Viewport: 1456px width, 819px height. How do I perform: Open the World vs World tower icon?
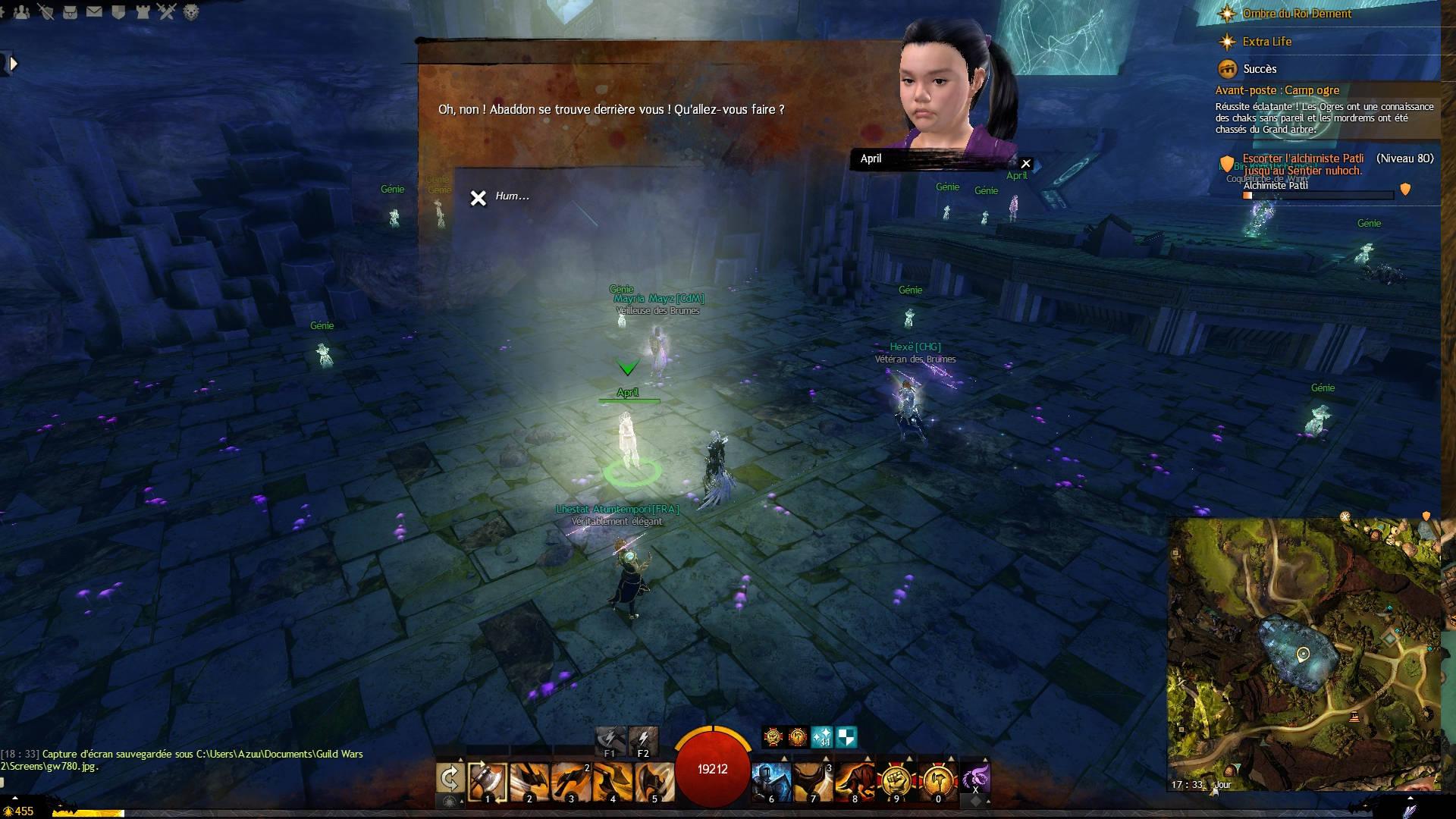point(143,11)
